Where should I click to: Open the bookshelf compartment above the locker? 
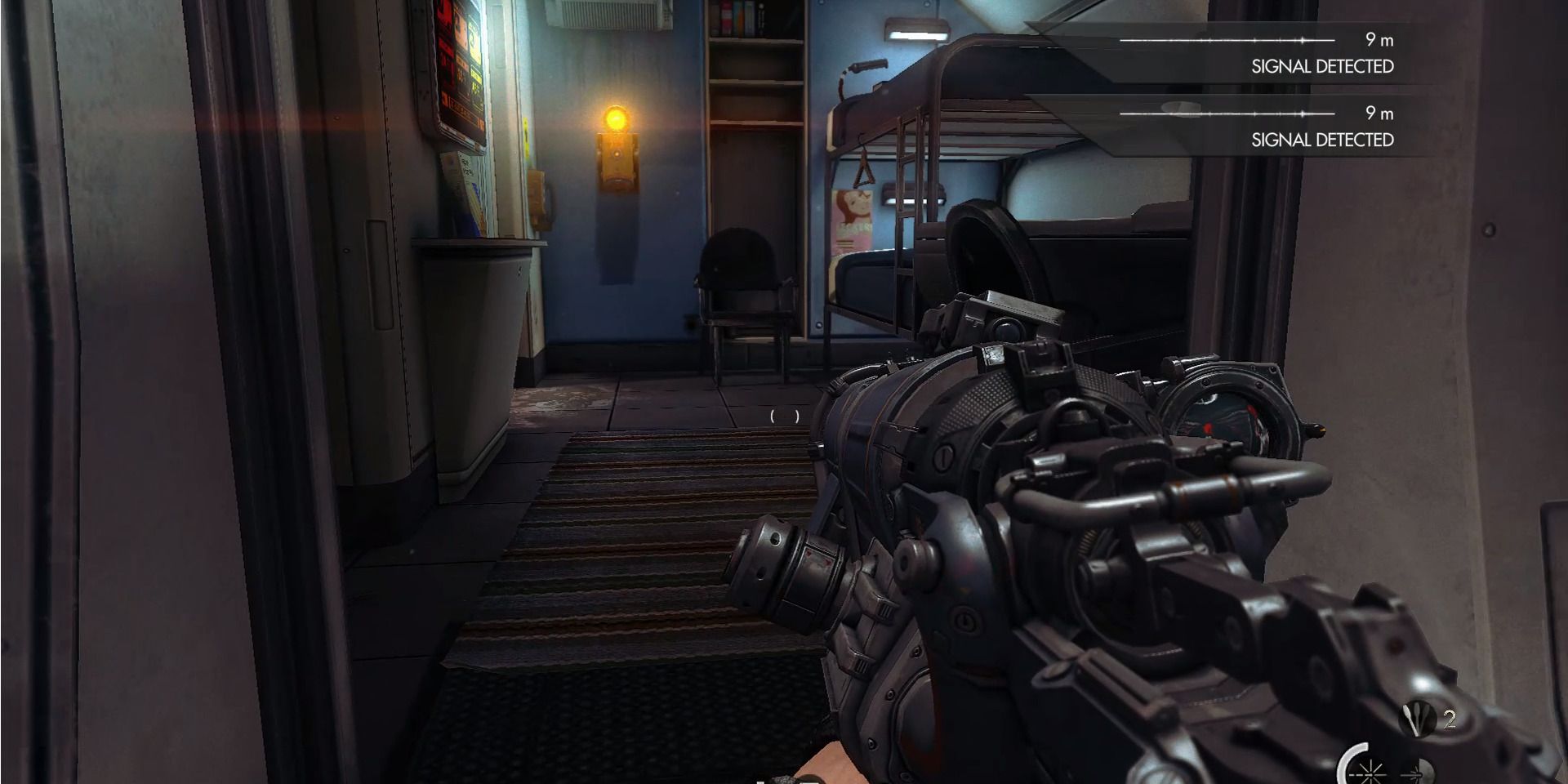739,20
